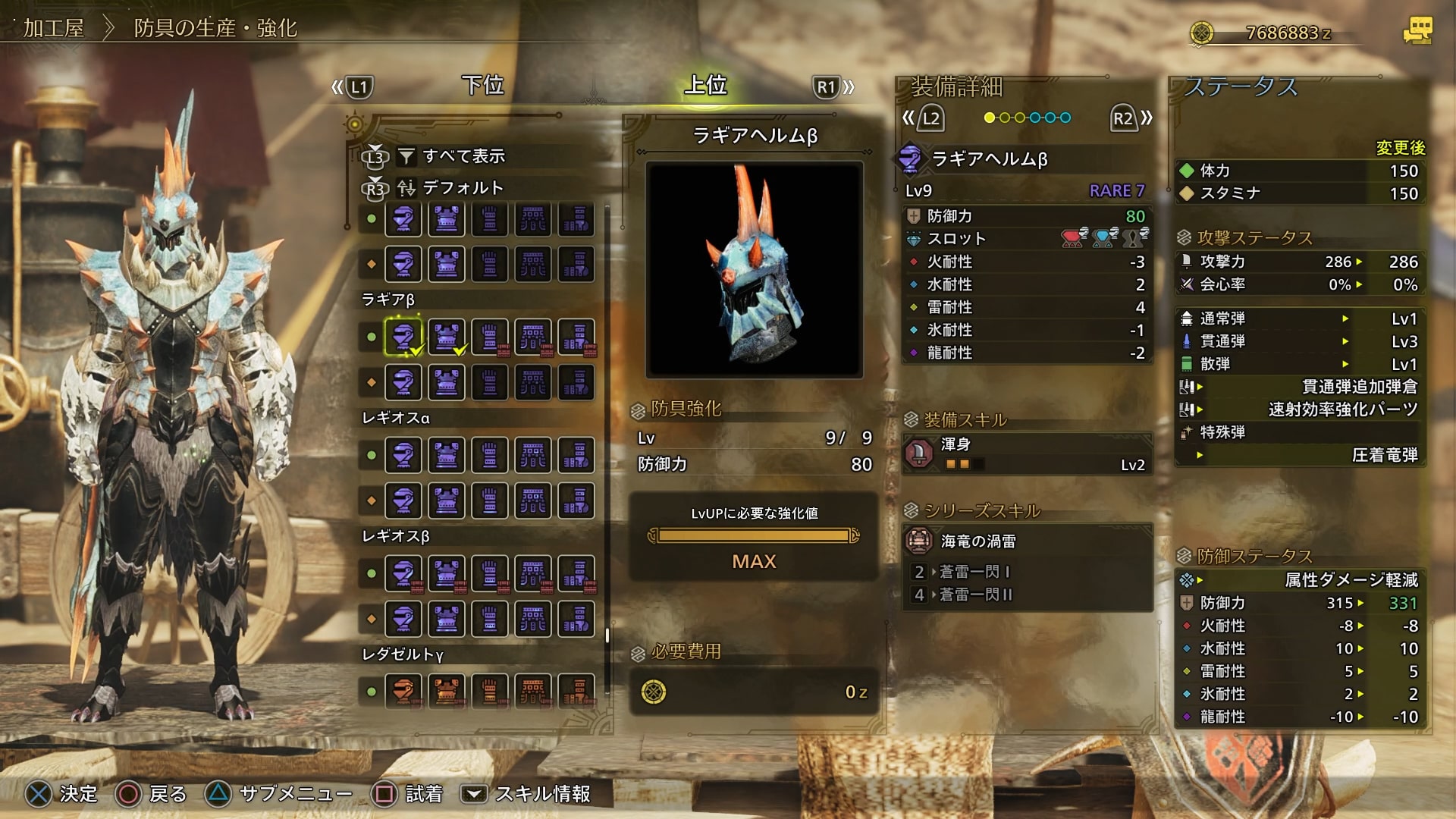Pick the orange レダゼルトγ leg armor icon
Screen dimensions: 1456x819
click(x=576, y=691)
